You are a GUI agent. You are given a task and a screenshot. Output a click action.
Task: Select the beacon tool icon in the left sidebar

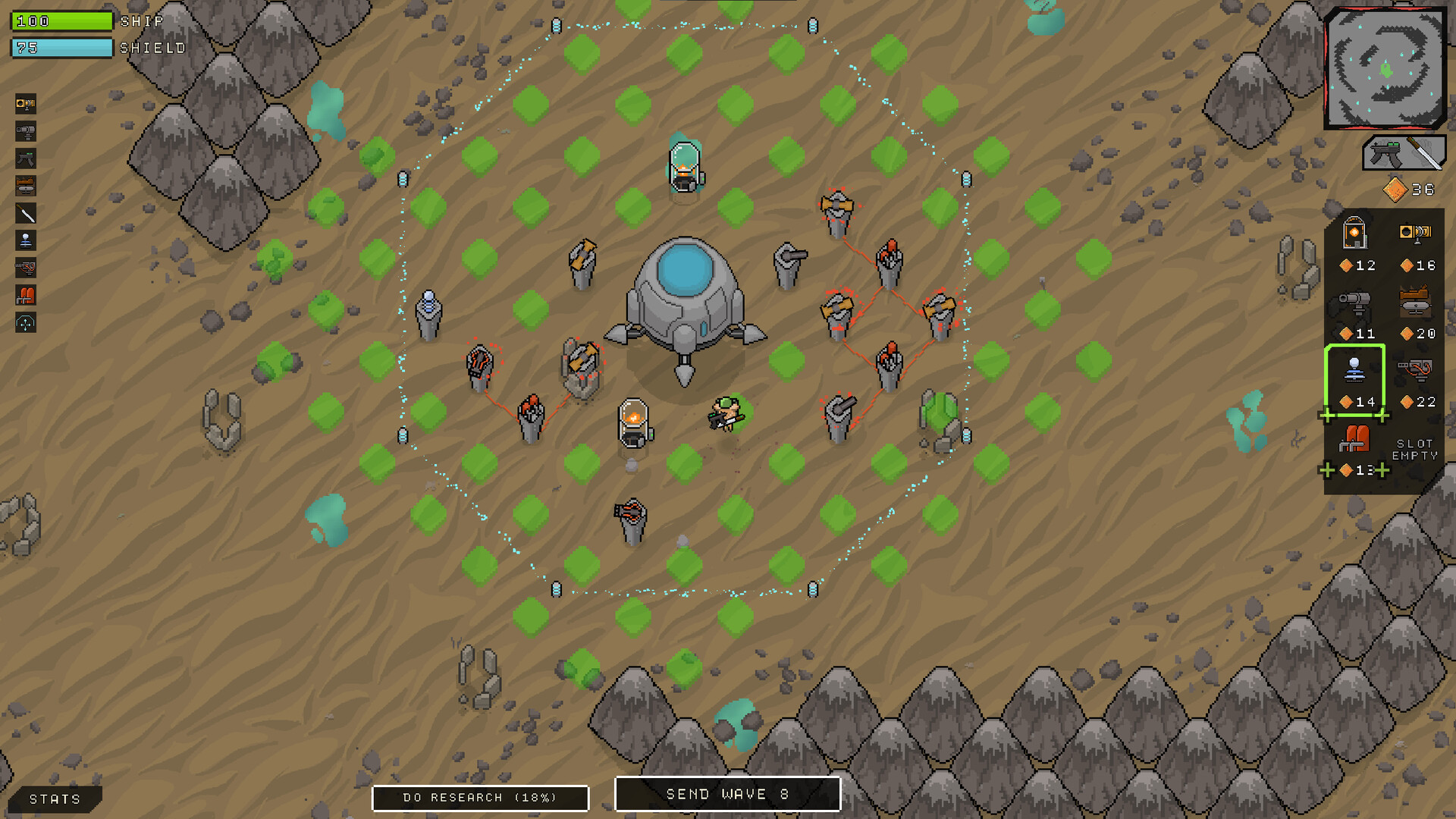pyautogui.click(x=25, y=240)
